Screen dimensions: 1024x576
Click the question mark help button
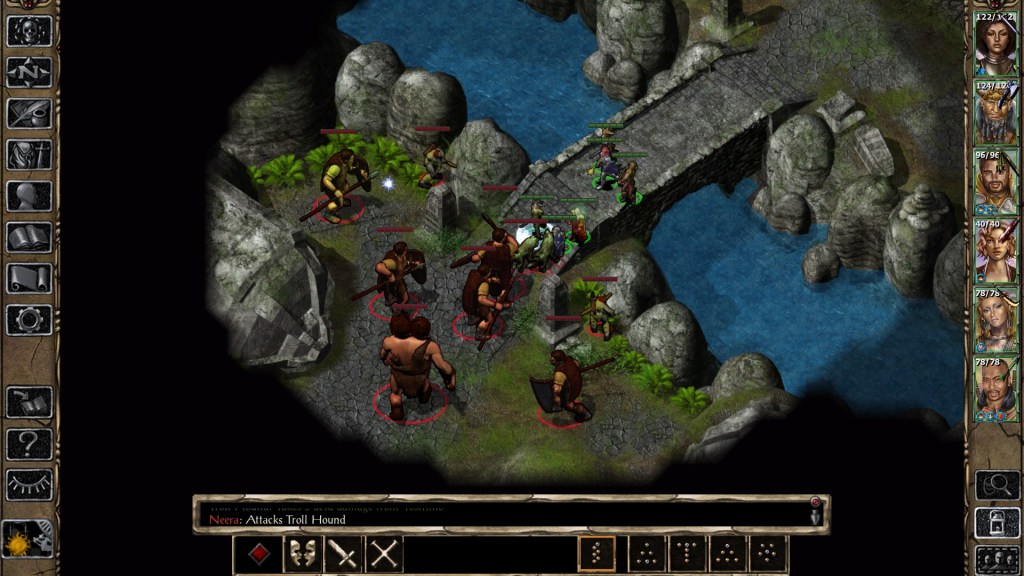pos(29,443)
